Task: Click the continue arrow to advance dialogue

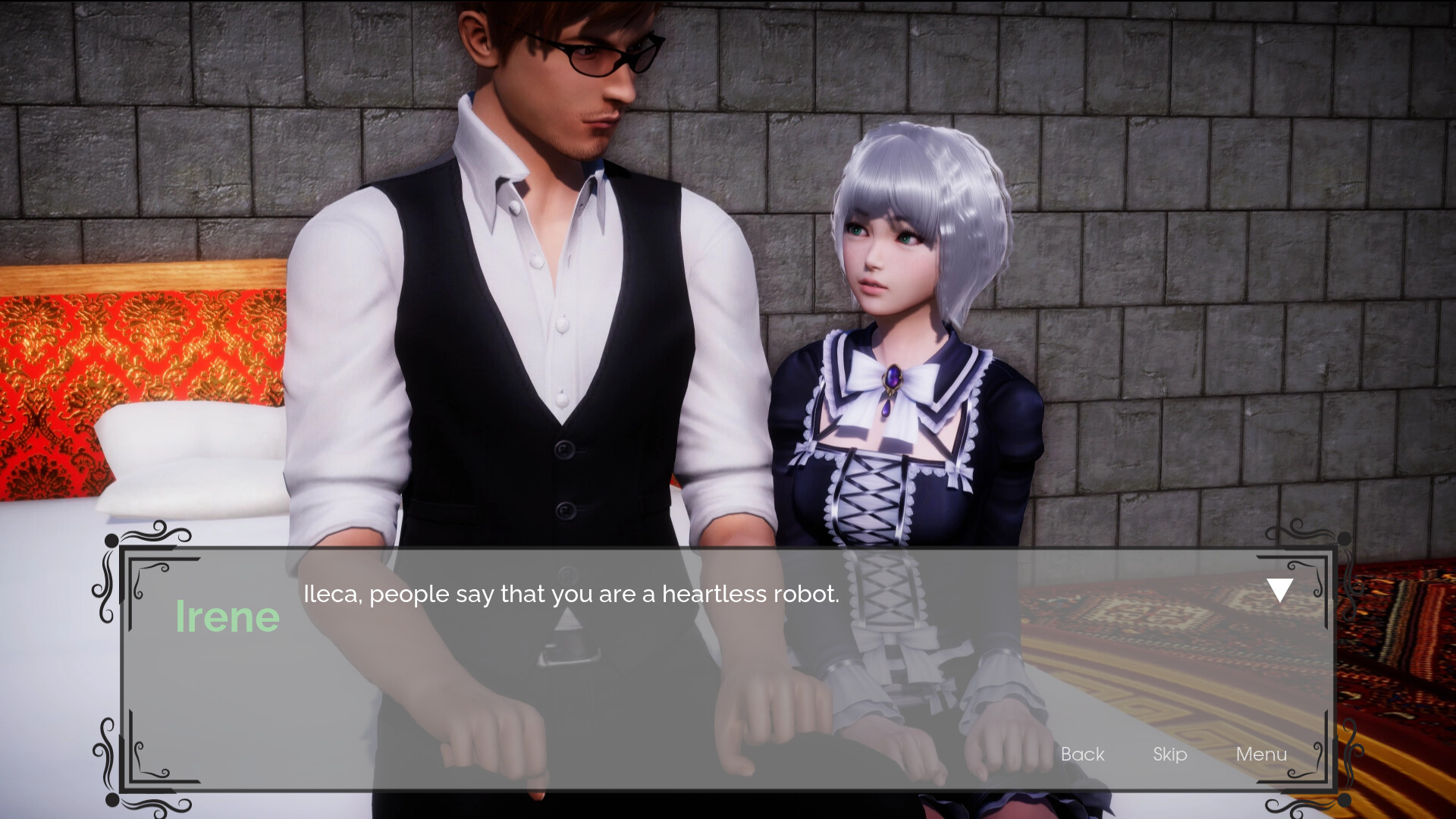Action: click(x=1280, y=588)
